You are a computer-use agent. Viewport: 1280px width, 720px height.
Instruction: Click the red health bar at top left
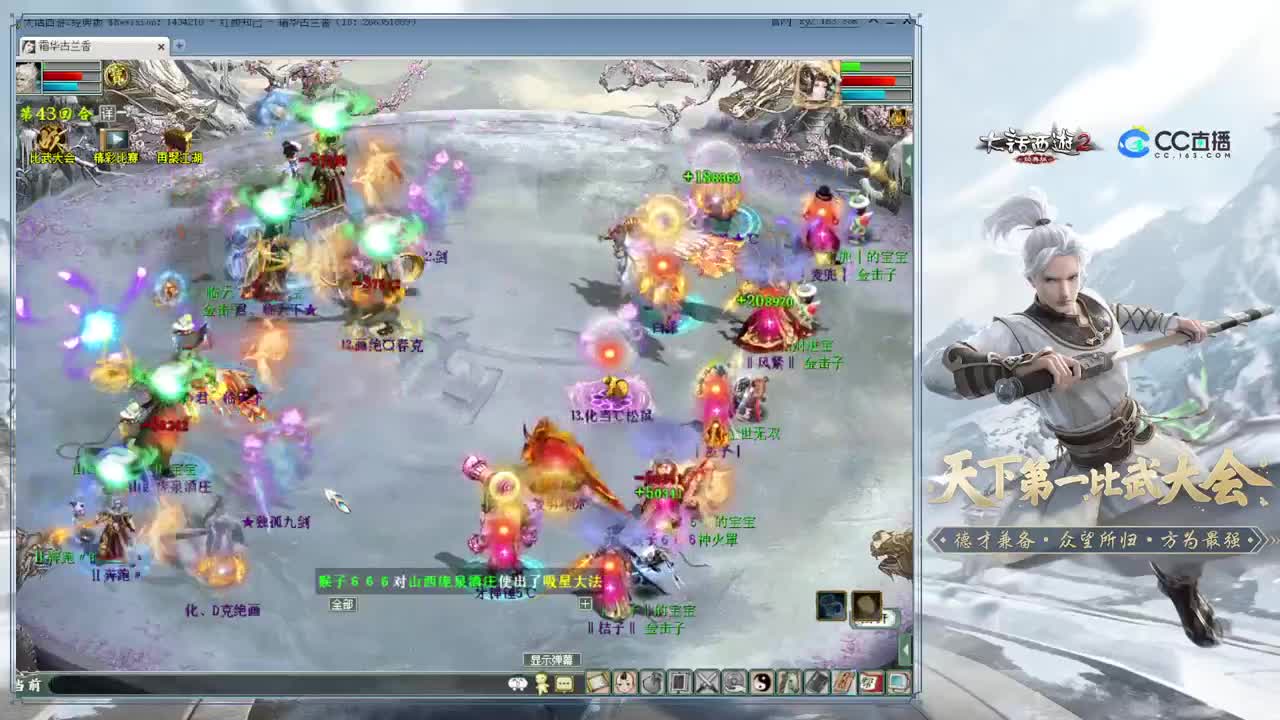(62, 76)
